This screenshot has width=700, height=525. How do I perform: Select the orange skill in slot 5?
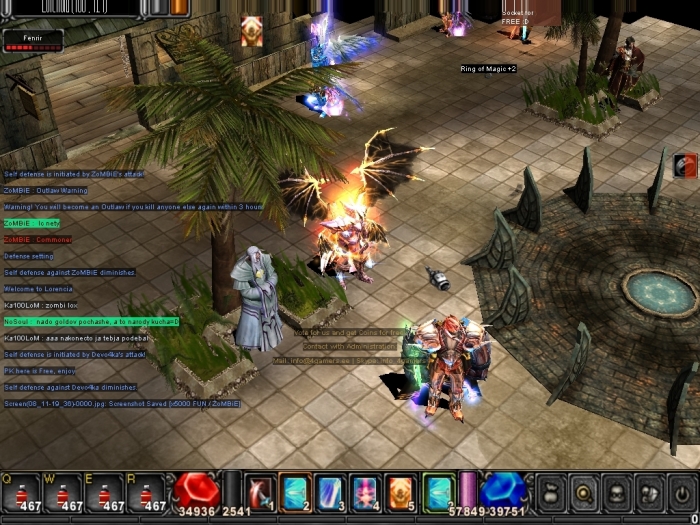click(x=400, y=492)
